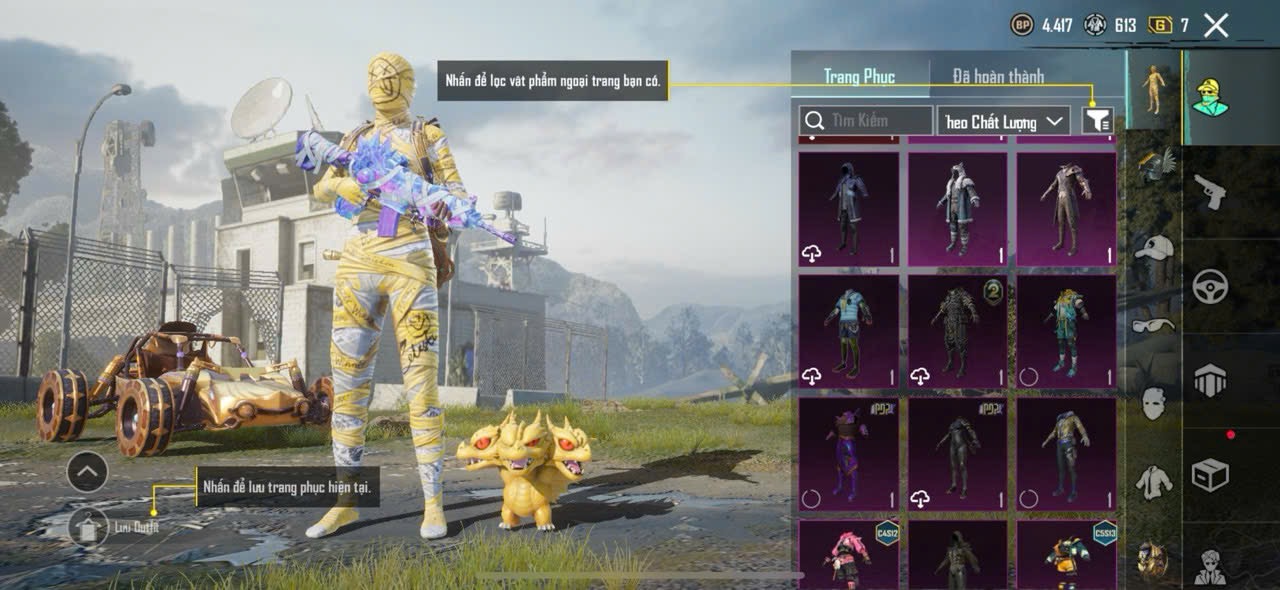Image resolution: width=1280 pixels, height=590 pixels.
Task: Open the Đã hoàn thành tab
Action: pos(998,76)
